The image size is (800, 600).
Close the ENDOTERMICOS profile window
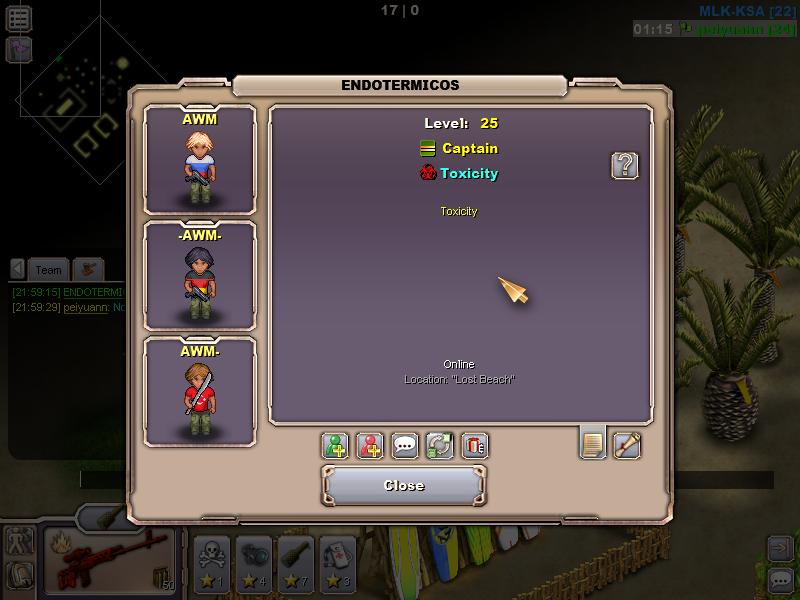coord(404,485)
